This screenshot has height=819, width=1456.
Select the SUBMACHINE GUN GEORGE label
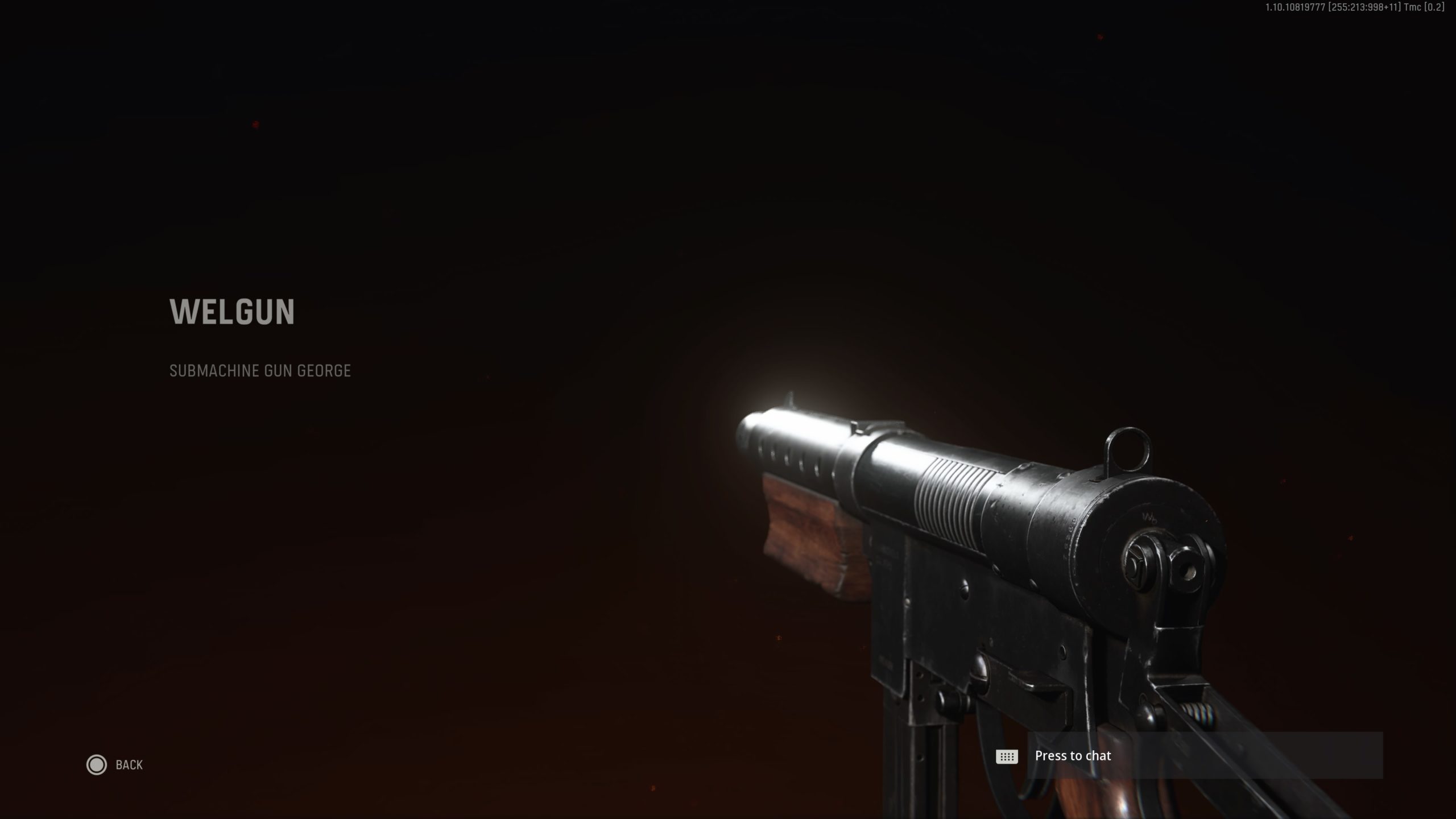click(x=260, y=371)
